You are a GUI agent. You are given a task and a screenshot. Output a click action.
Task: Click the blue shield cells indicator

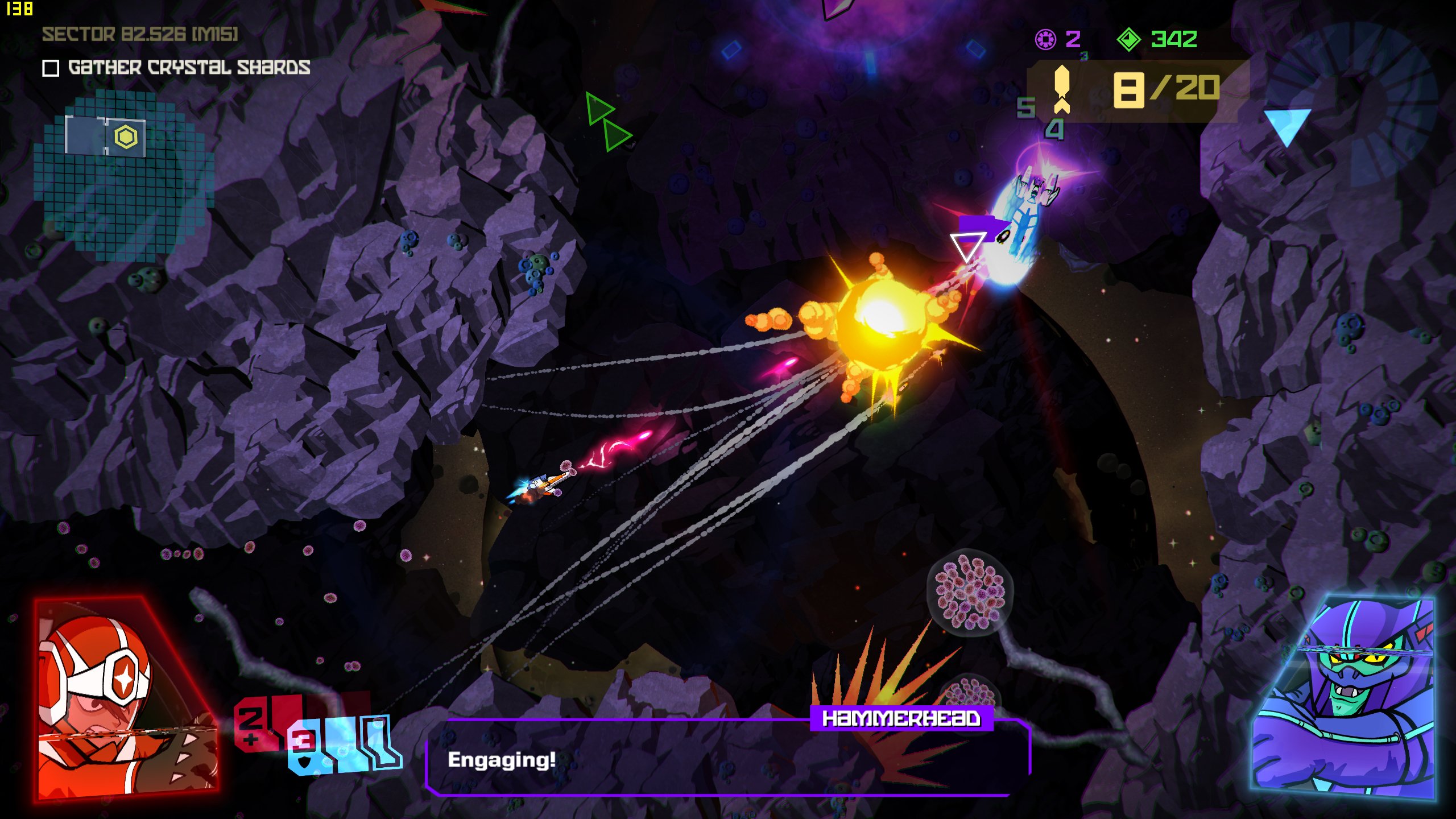coord(344,745)
